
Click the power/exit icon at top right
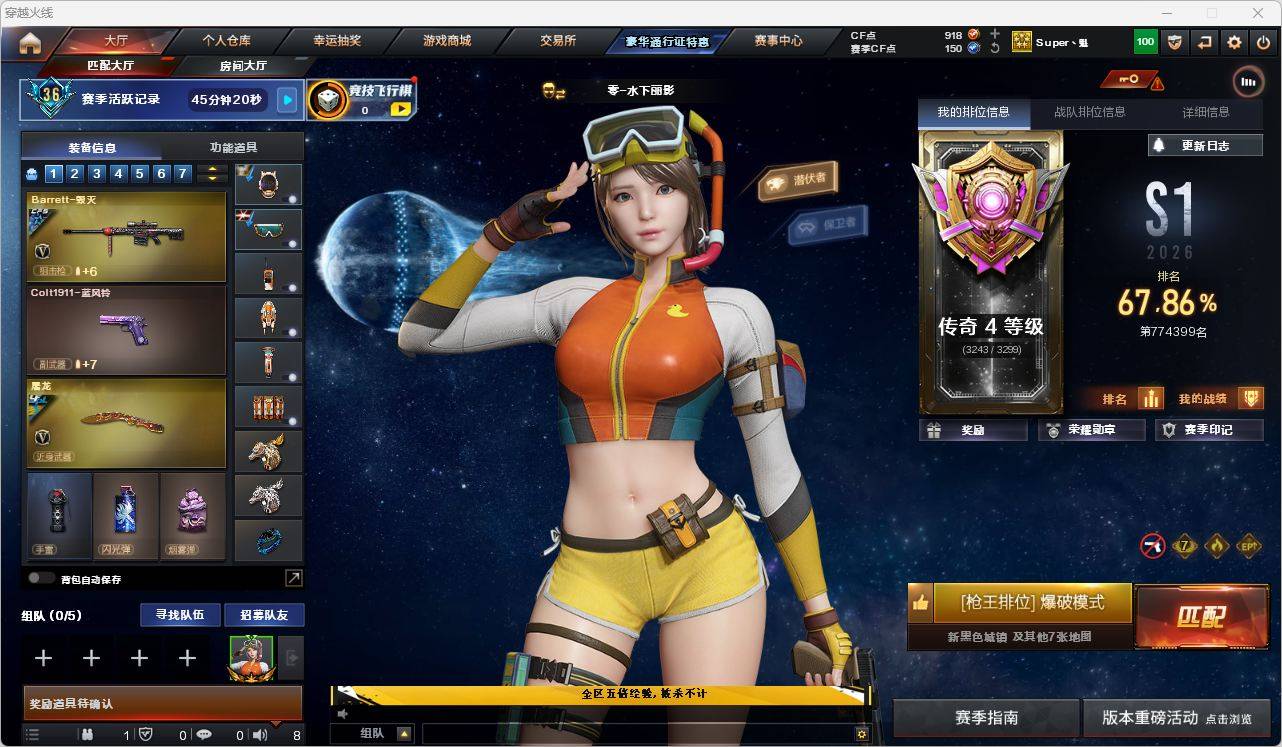(1266, 41)
